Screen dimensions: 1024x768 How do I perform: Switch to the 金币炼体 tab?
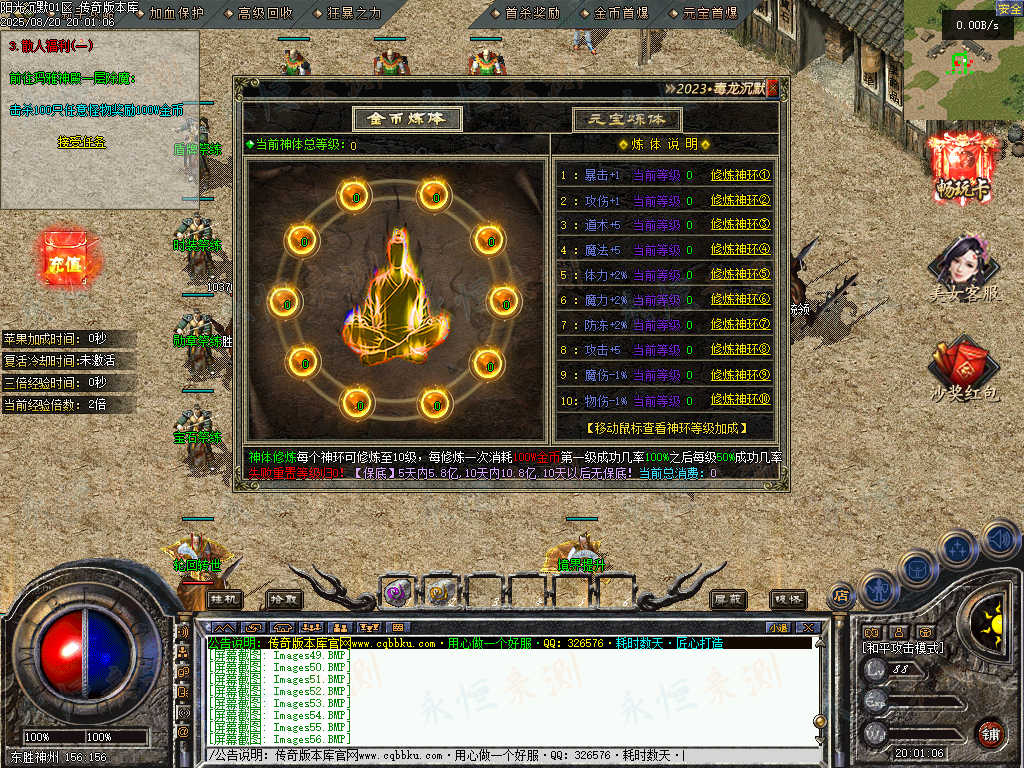(x=406, y=118)
